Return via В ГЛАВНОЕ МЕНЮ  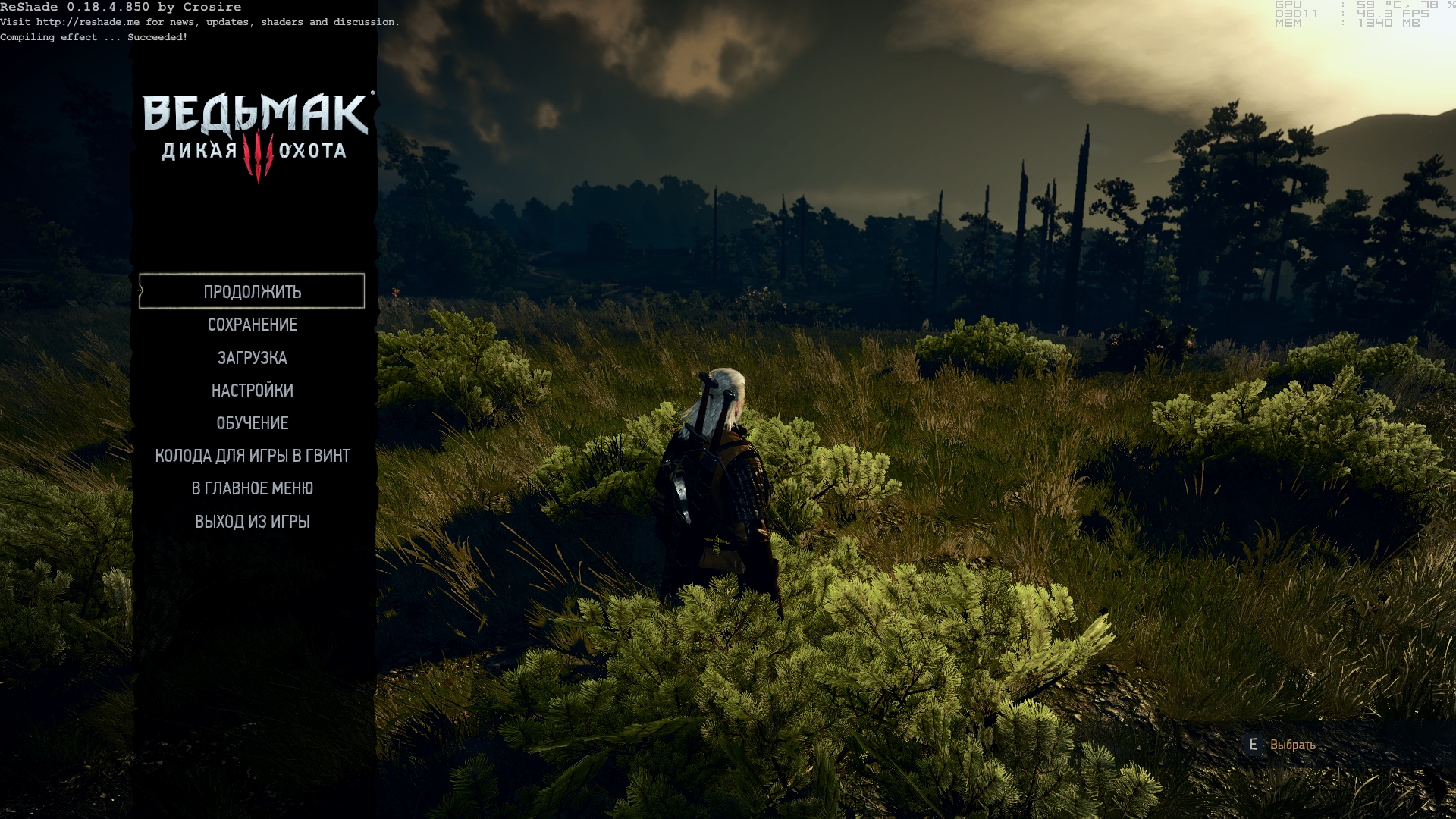(x=252, y=488)
